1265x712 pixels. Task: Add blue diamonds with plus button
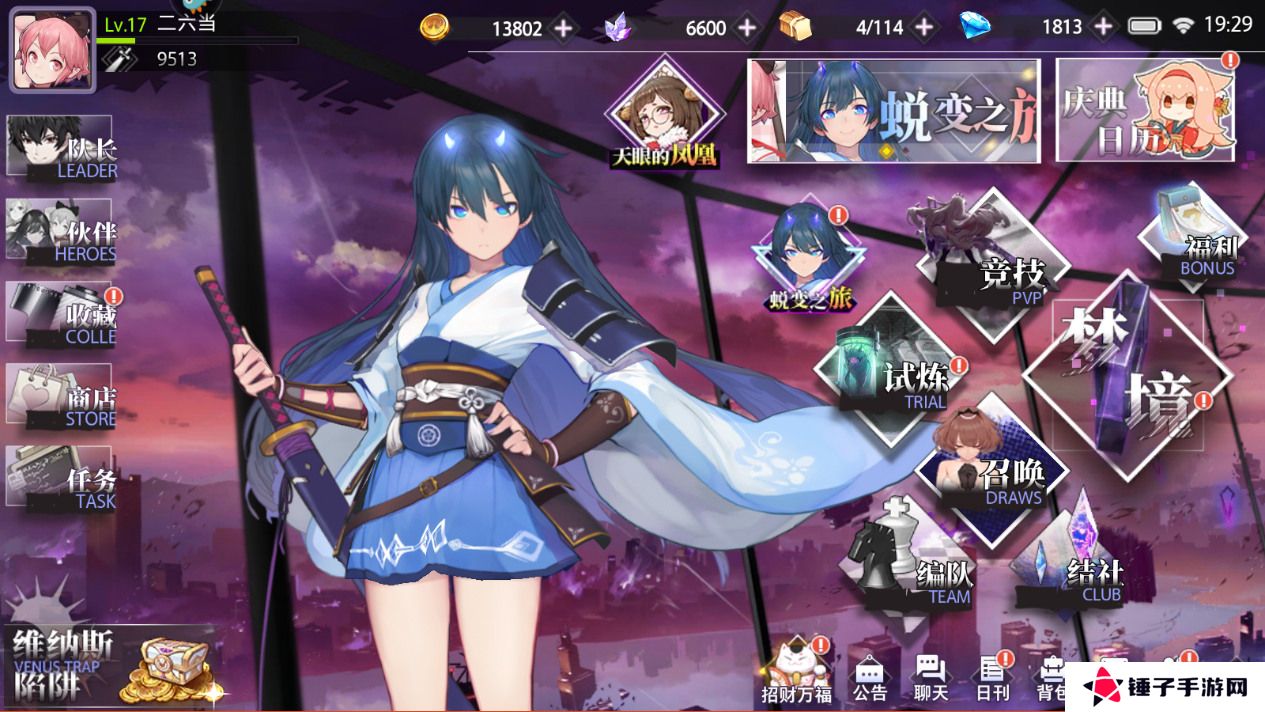(1103, 28)
